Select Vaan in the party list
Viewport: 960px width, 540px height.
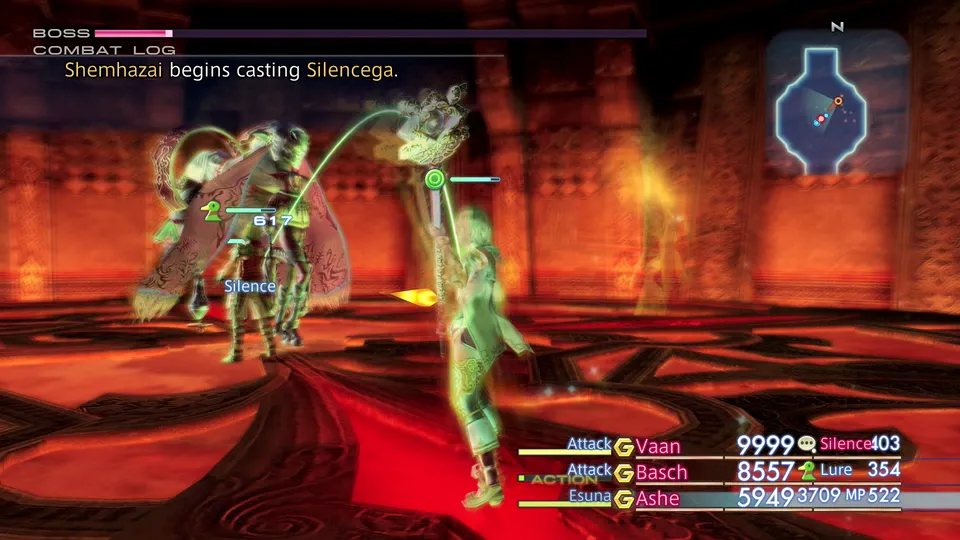(661, 446)
